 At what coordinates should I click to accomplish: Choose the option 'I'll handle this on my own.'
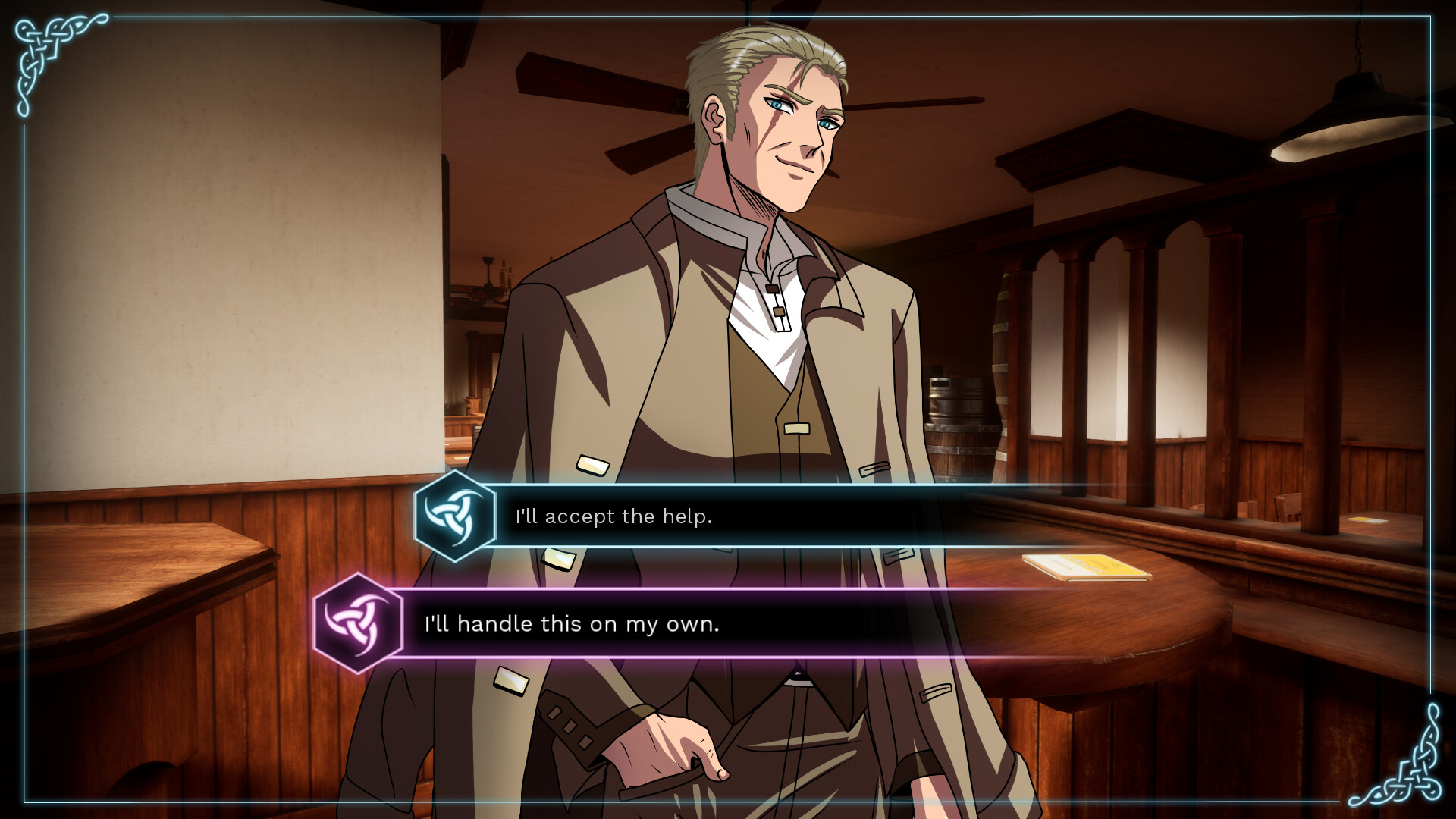pos(574,624)
